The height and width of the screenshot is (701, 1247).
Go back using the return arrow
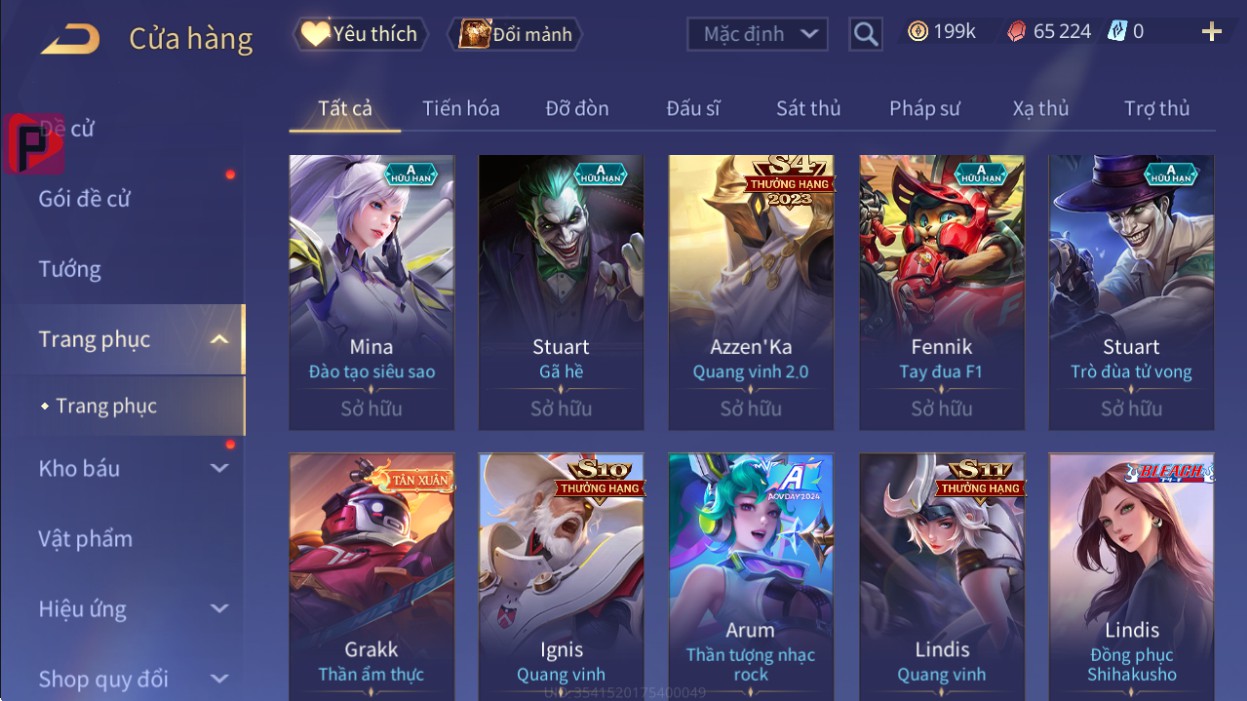tap(70, 39)
